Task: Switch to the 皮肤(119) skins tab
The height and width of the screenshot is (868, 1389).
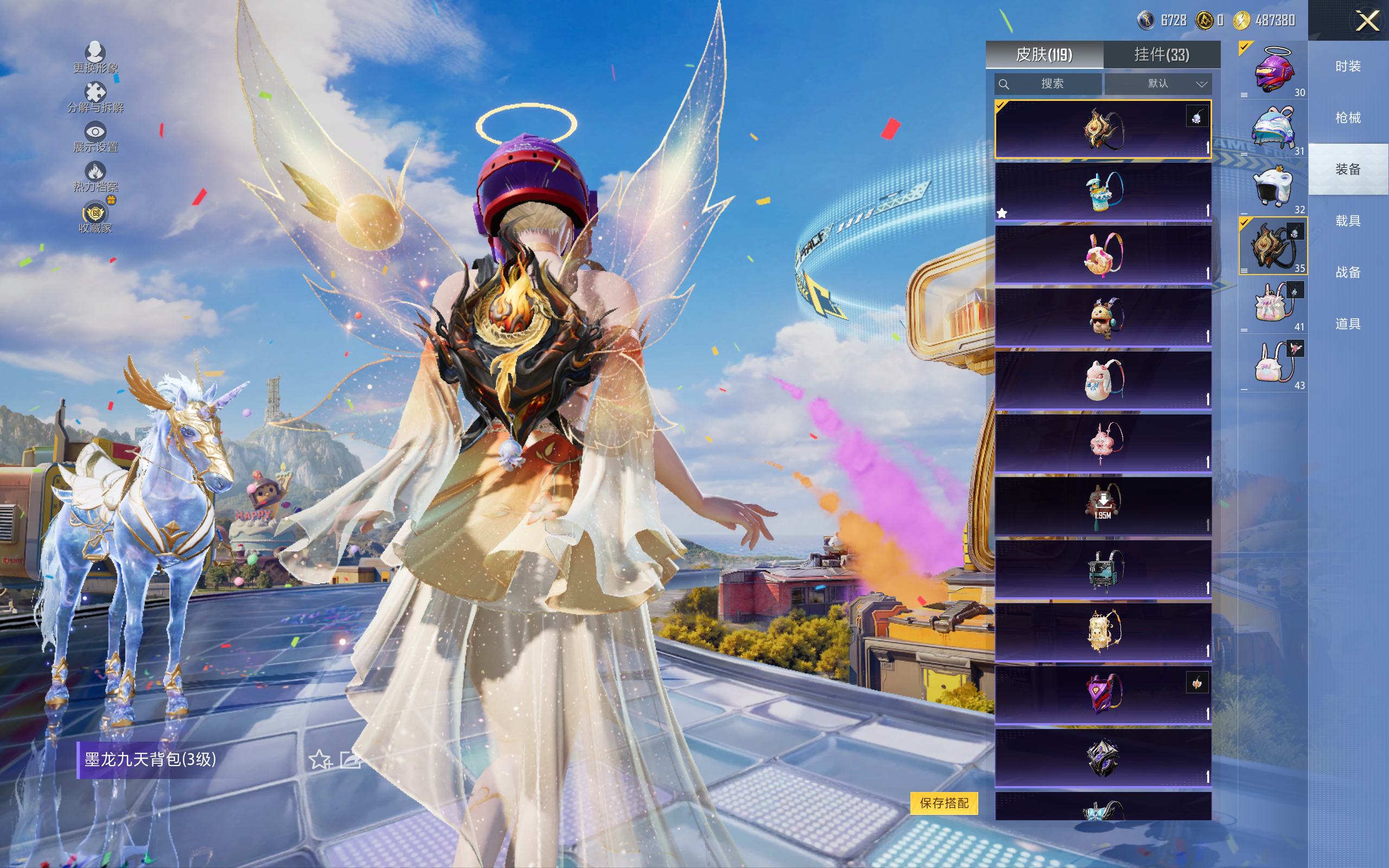Action: click(1043, 55)
